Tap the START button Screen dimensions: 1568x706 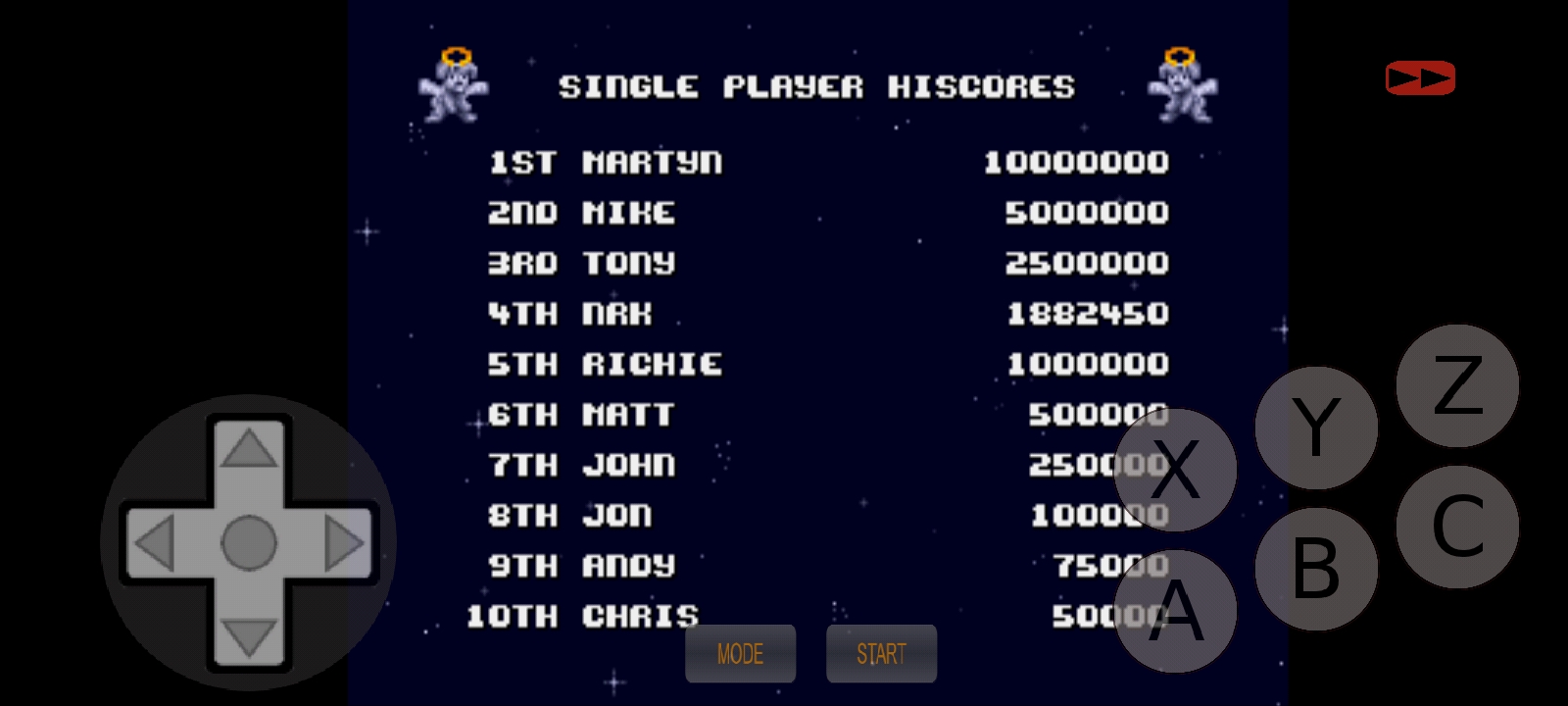click(x=881, y=654)
